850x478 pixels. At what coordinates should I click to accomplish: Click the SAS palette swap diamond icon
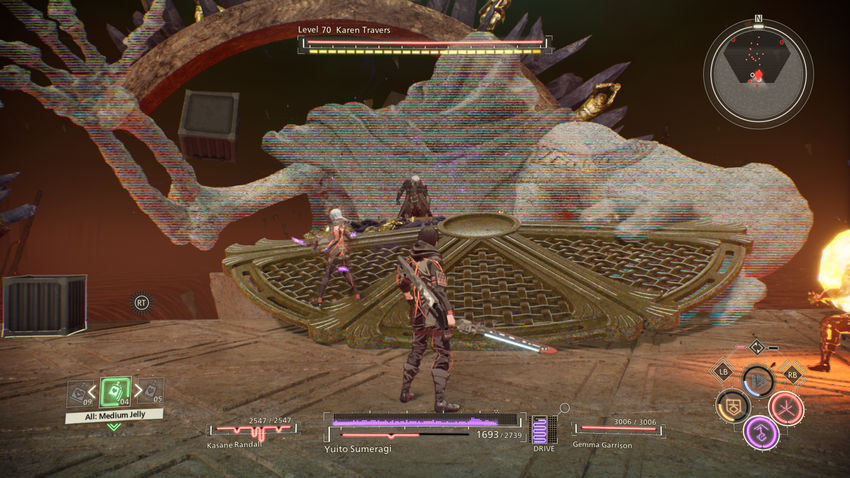pyautogui.click(x=757, y=347)
